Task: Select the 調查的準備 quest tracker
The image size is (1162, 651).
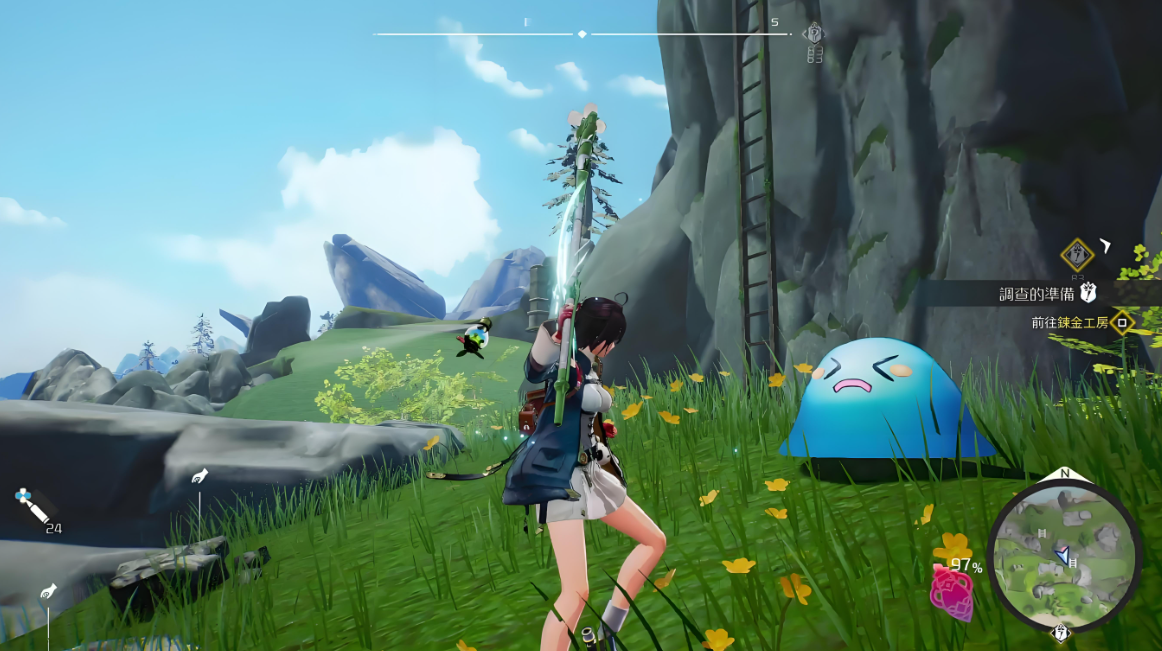Action: click(1040, 293)
